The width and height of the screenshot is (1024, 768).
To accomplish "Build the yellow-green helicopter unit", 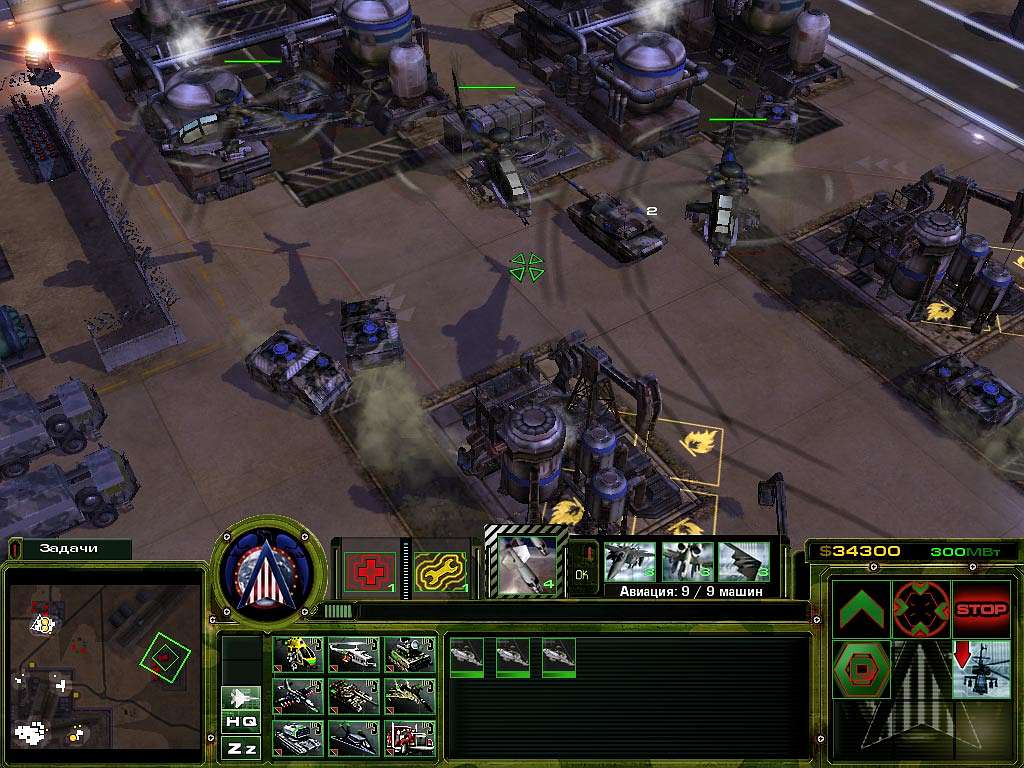I will coord(298,654).
